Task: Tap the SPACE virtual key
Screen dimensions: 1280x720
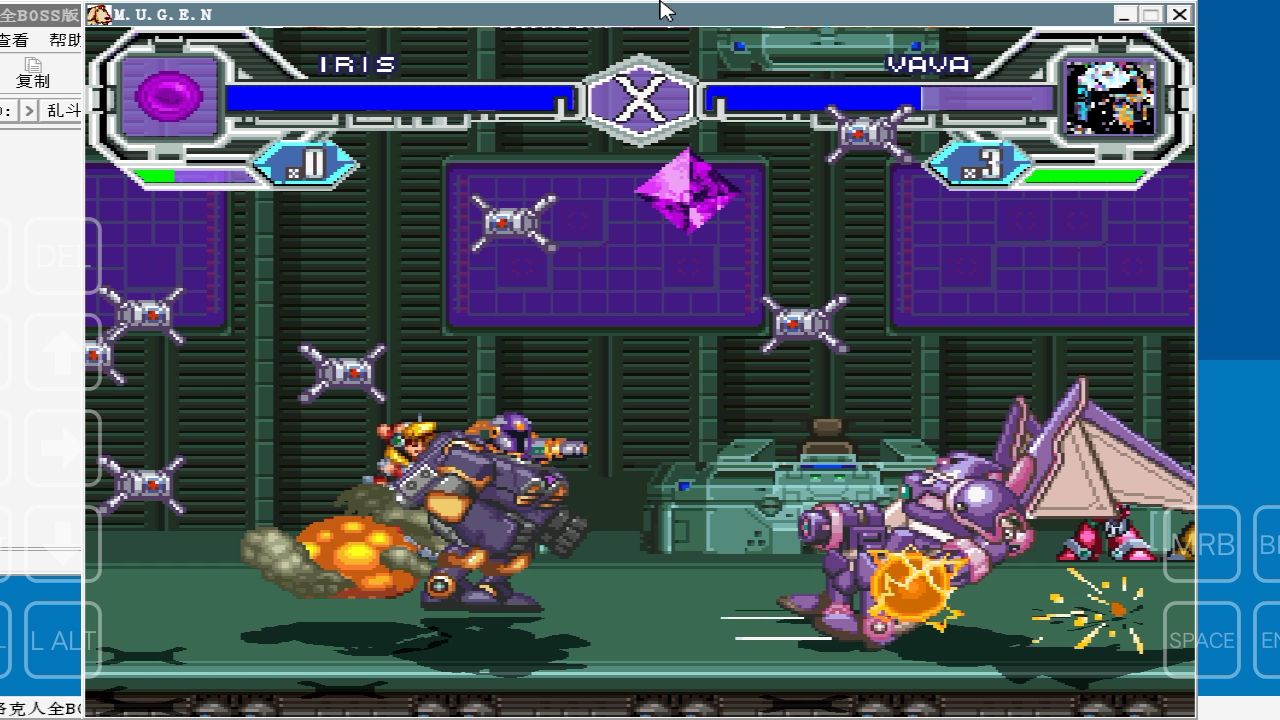Action: [1202, 640]
